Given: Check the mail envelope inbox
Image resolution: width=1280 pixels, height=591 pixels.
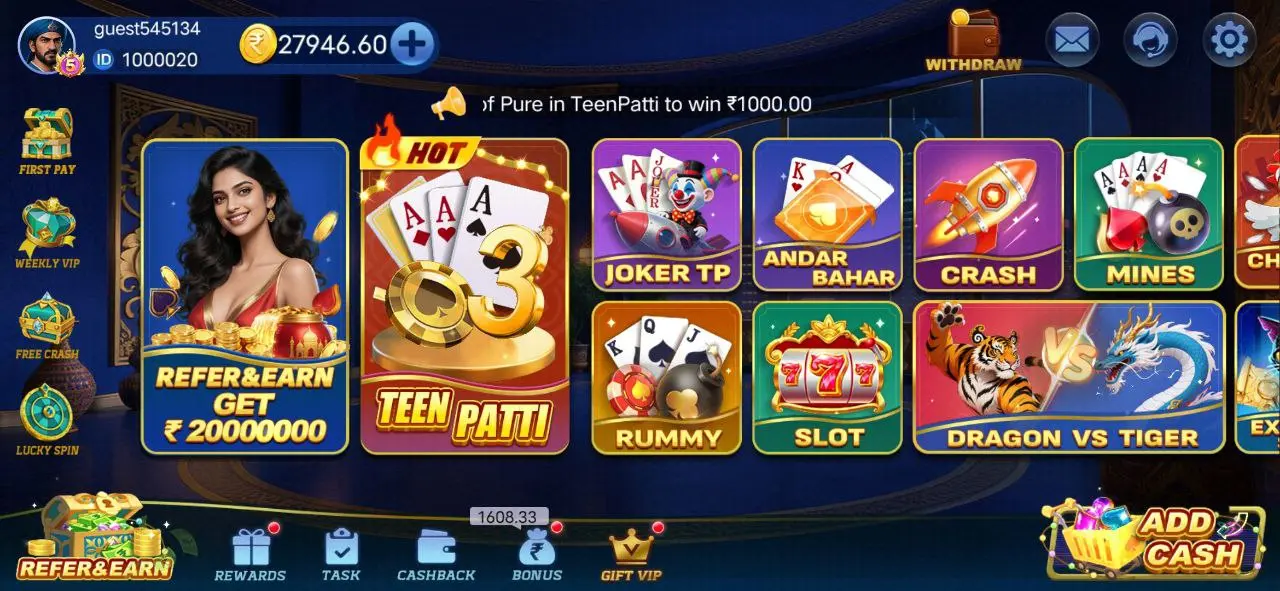Looking at the screenshot, I should point(1071,40).
